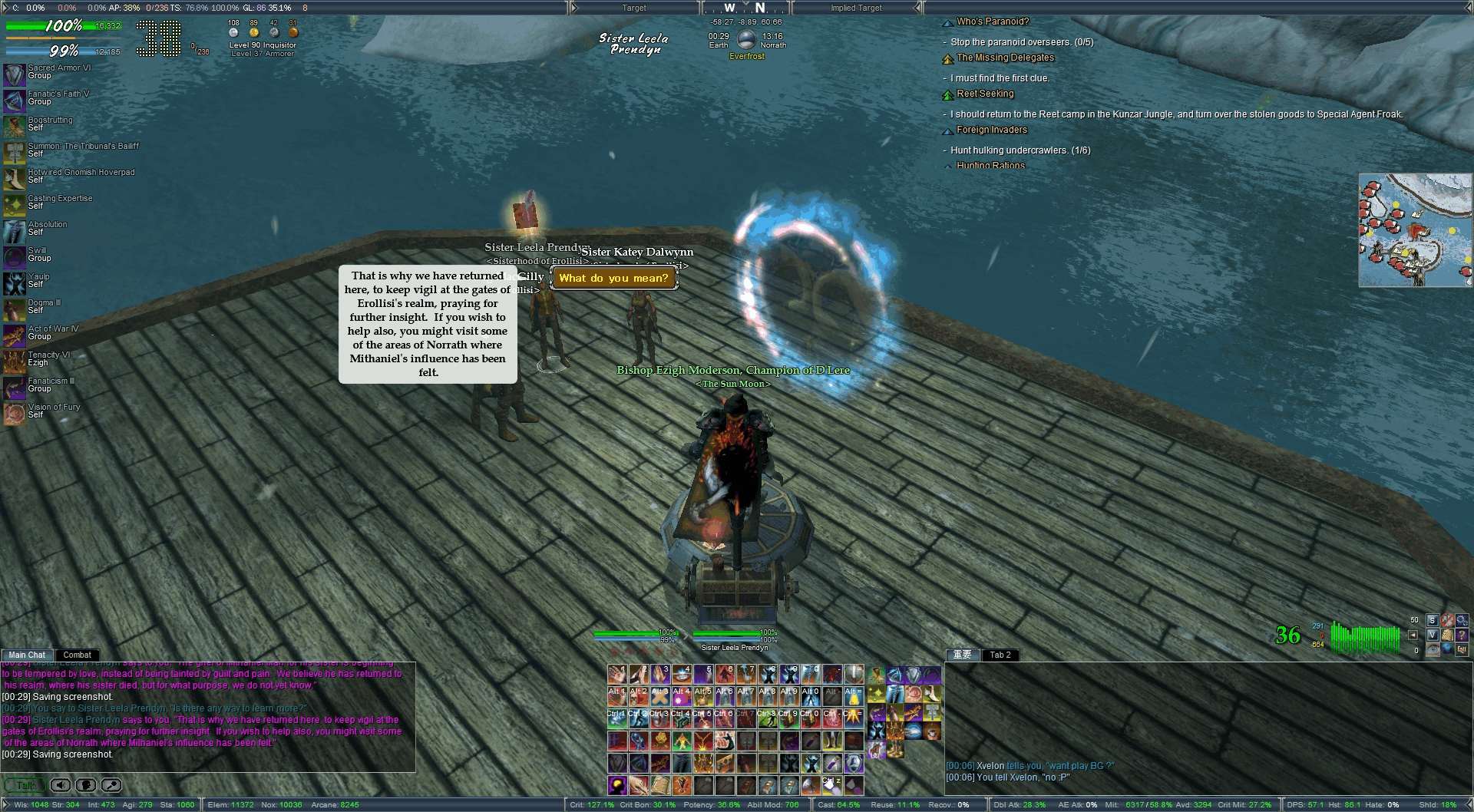This screenshot has height=812, width=1474.
Task: Choose the "What do you mean?" reply
Action: pos(613,278)
